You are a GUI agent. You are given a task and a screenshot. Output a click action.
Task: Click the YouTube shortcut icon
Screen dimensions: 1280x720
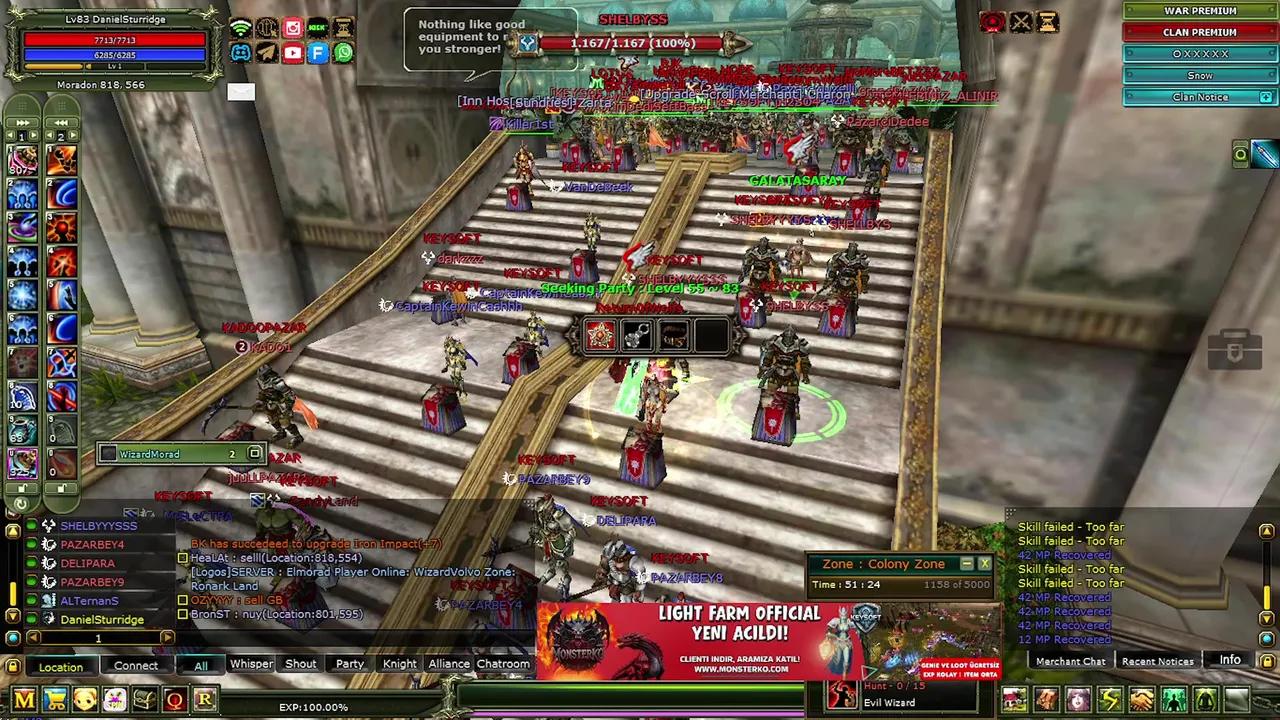(x=292, y=53)
